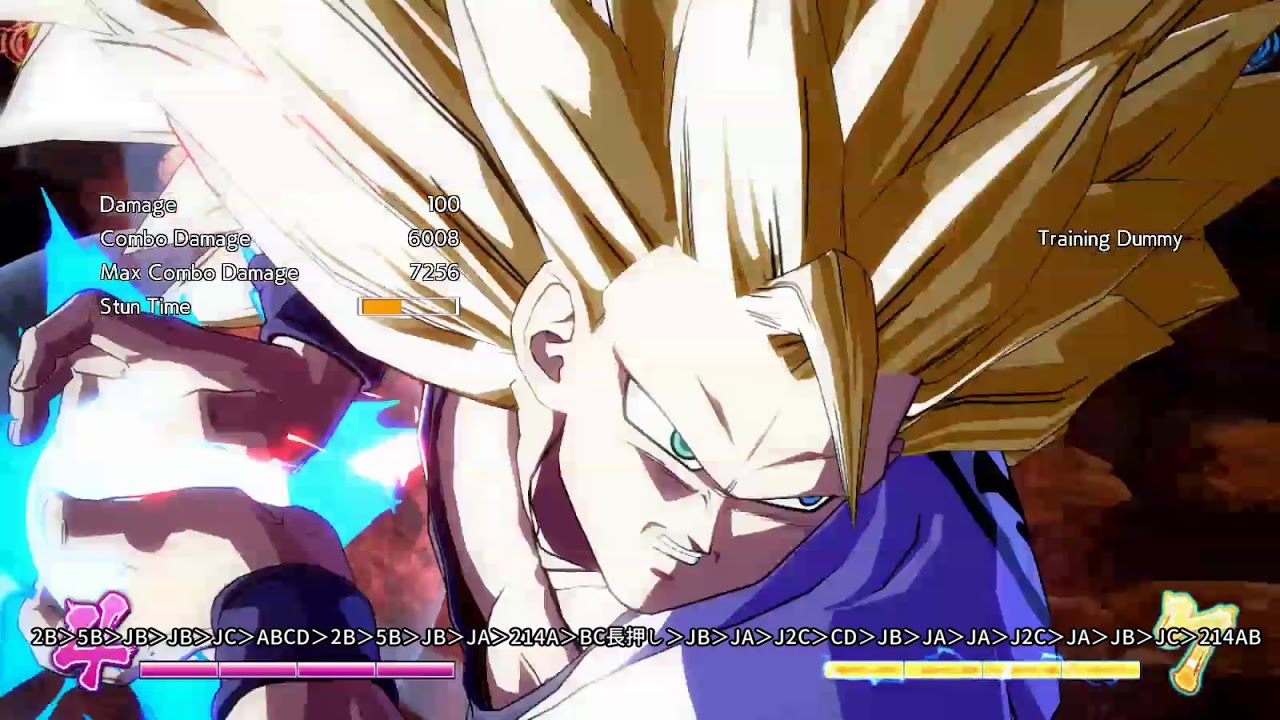Image resolution: width=1280 pixels, height=720 pixels.
Task: Click the Training Dummy label
Action: coord(1109,239)
